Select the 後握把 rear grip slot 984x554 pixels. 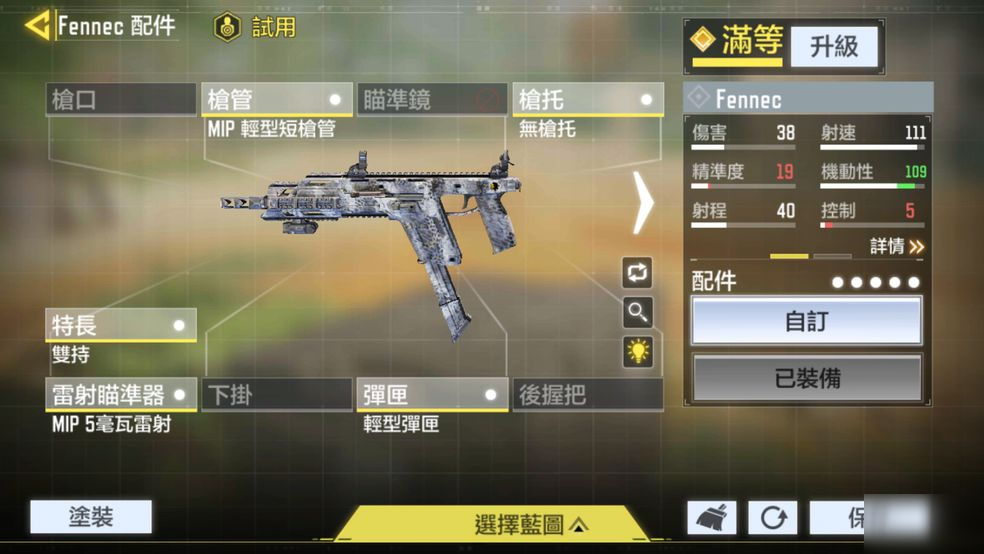[587, 394]
